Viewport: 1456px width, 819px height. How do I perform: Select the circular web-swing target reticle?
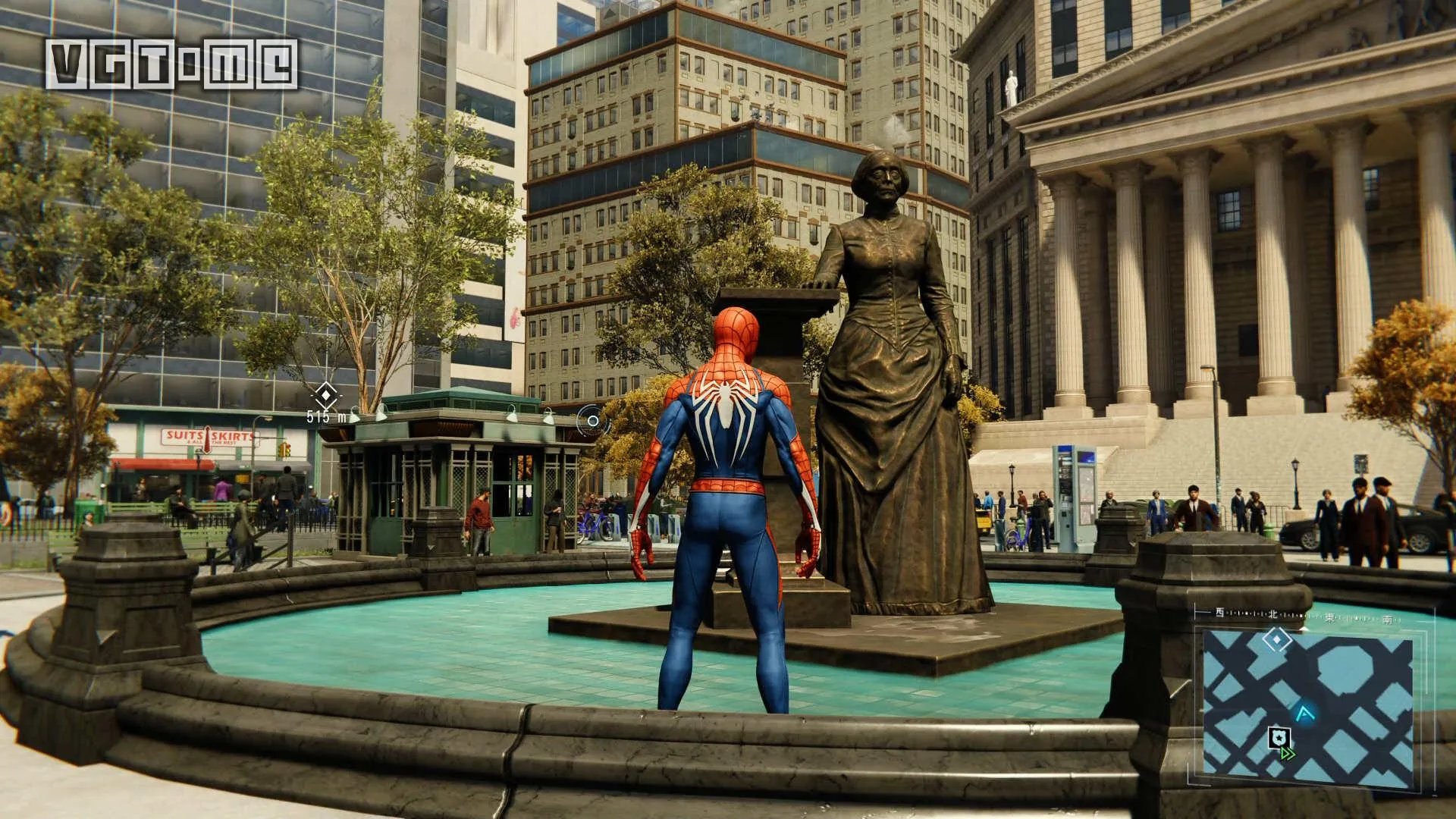coord(593,419)
